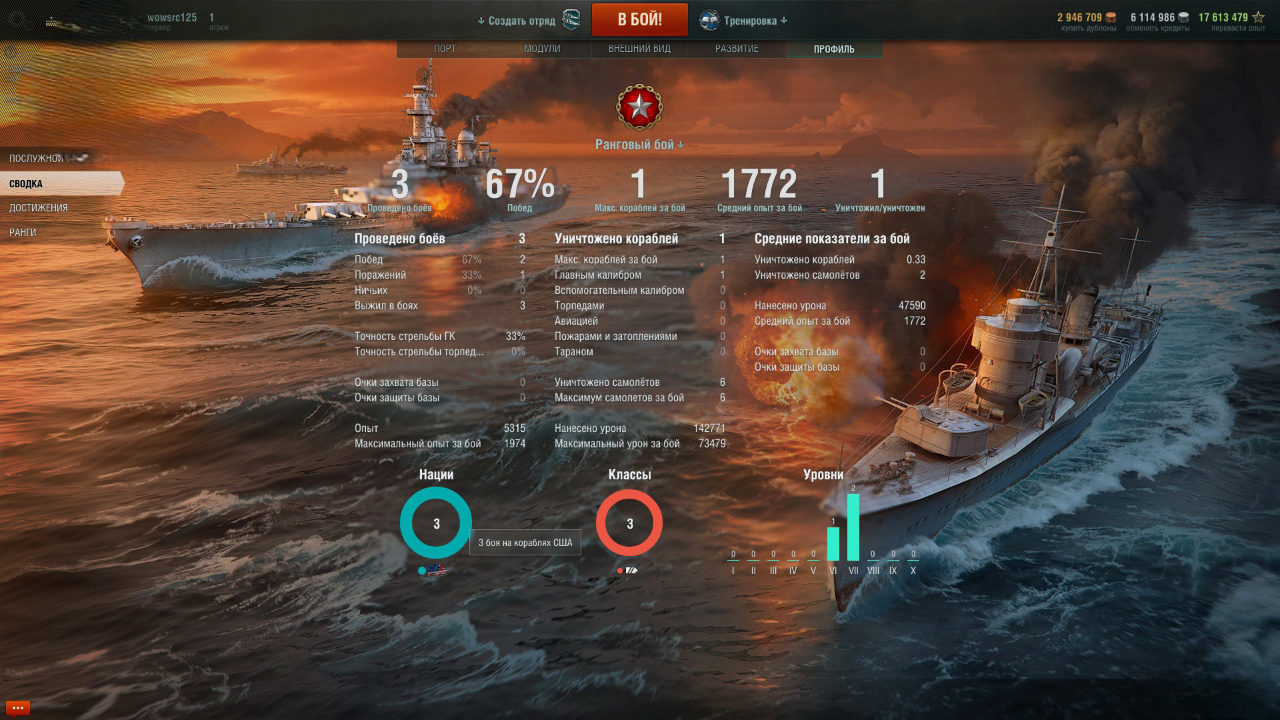Image resolution: width=1280 pixels, height=720 pixels.
Task: Start the battle with В БОЙ!
Action: click(x=639, y=20)
